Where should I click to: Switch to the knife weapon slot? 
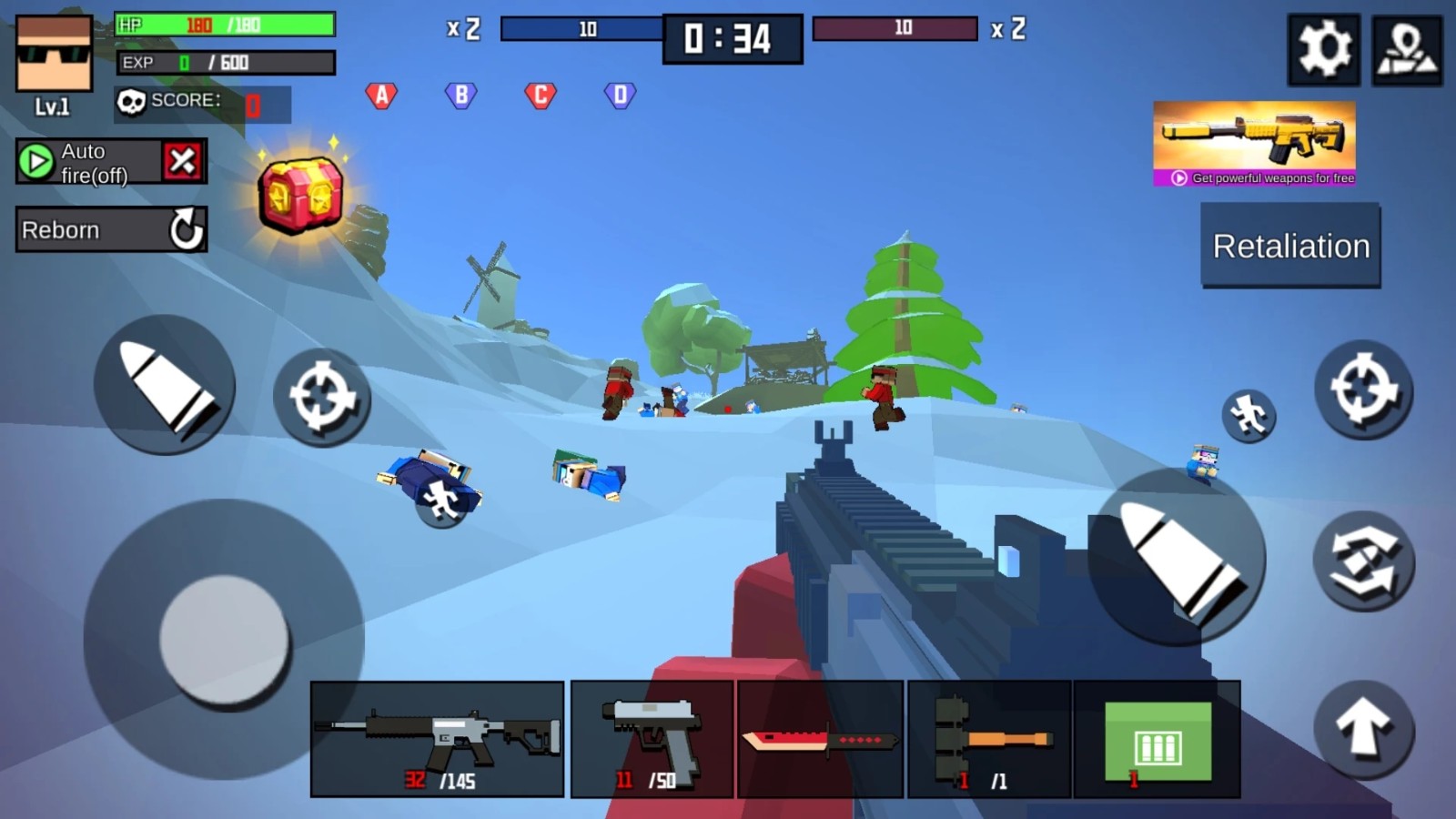[816, 737]
